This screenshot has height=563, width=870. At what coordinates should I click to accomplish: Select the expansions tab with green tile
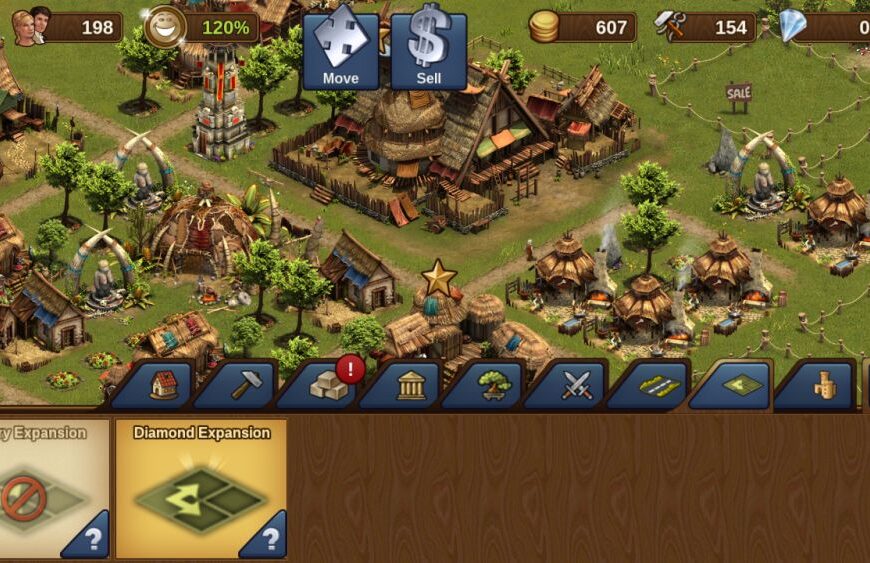coord(742,385)
